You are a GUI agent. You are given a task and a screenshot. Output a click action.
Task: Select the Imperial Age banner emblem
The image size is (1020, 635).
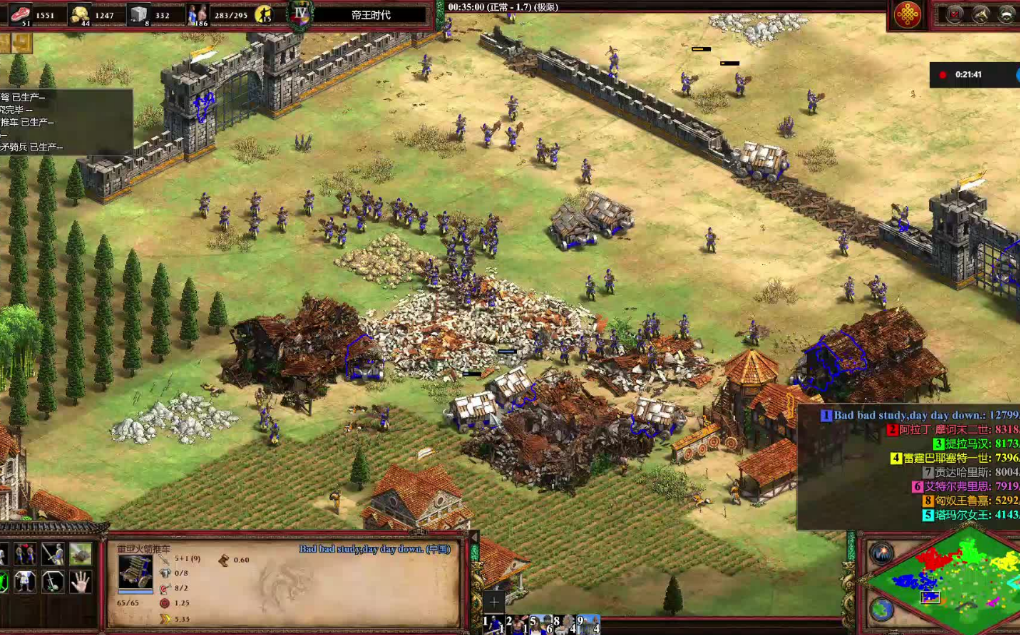[300, 14]
